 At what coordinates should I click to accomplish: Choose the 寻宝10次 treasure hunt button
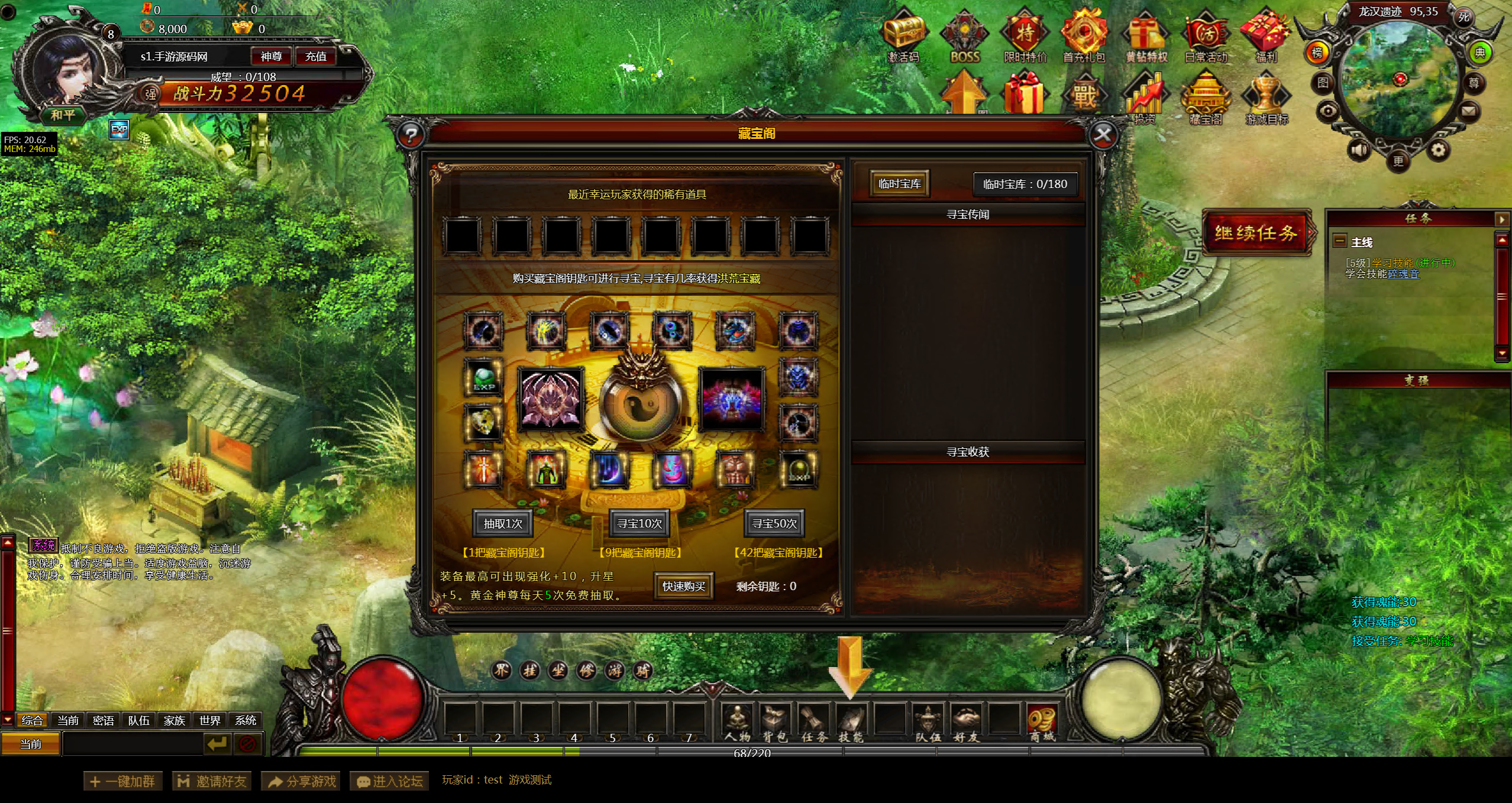click(639, 523)
